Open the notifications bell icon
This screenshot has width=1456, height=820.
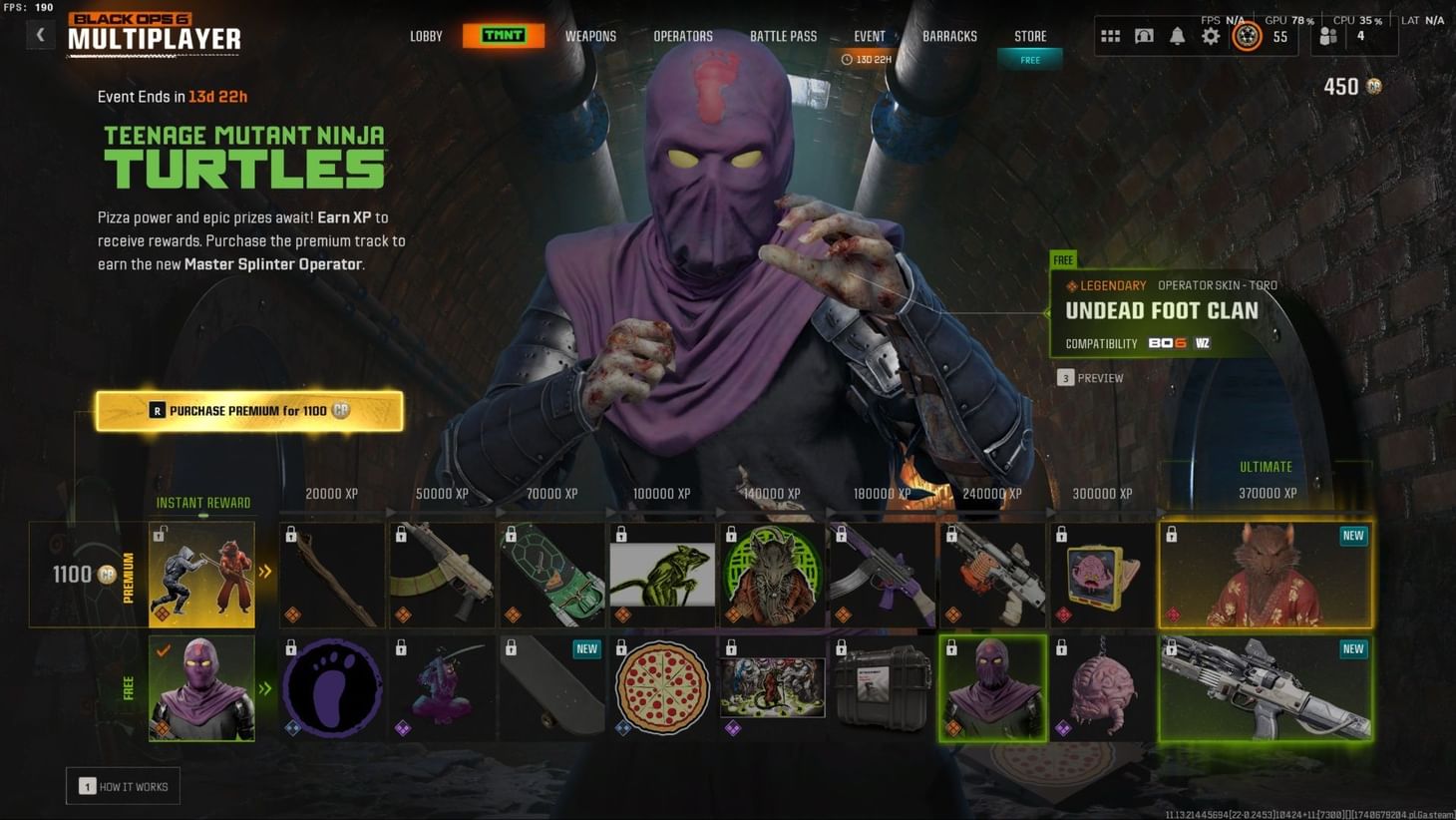(1178, 36)
